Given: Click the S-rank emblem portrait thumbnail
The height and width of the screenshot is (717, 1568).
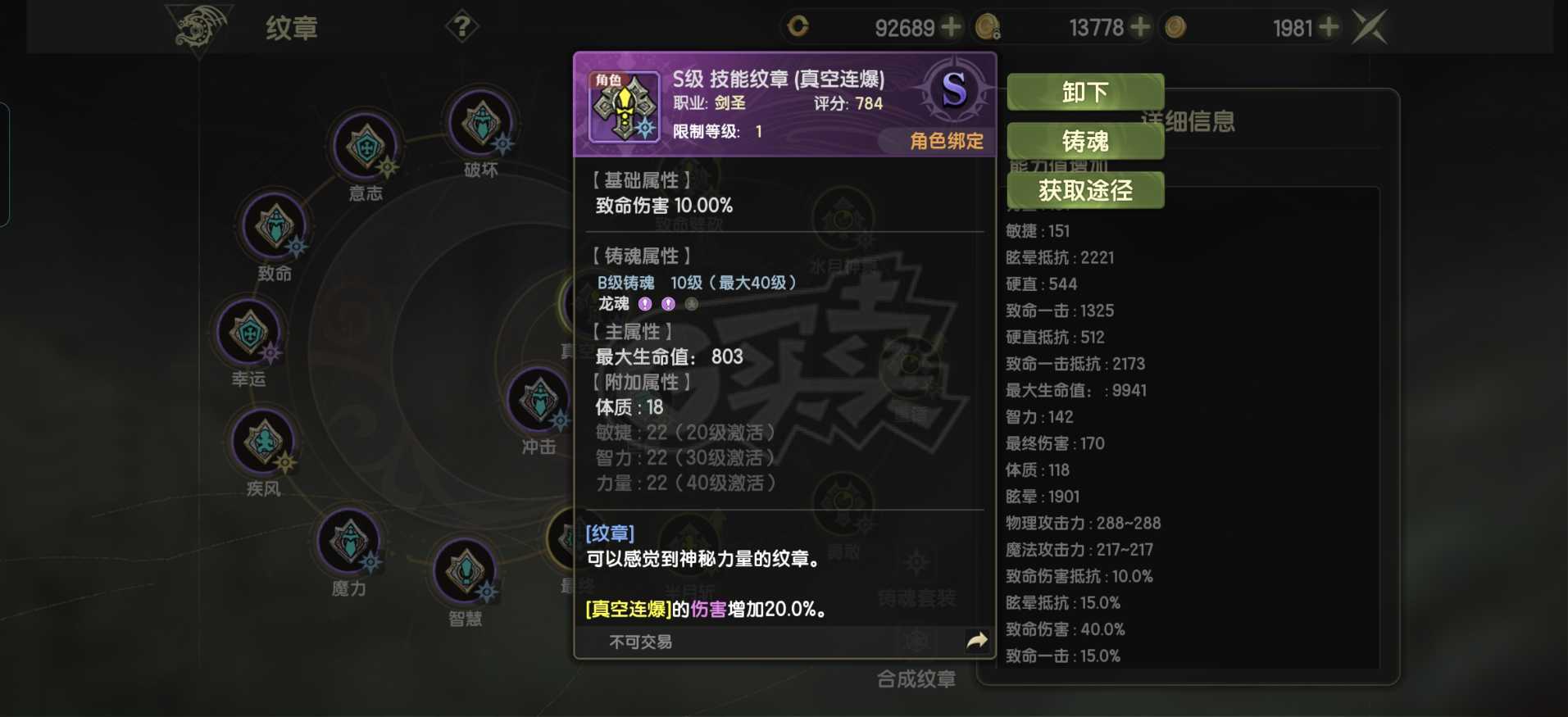Looking at the screenshot, I should 624,107.
